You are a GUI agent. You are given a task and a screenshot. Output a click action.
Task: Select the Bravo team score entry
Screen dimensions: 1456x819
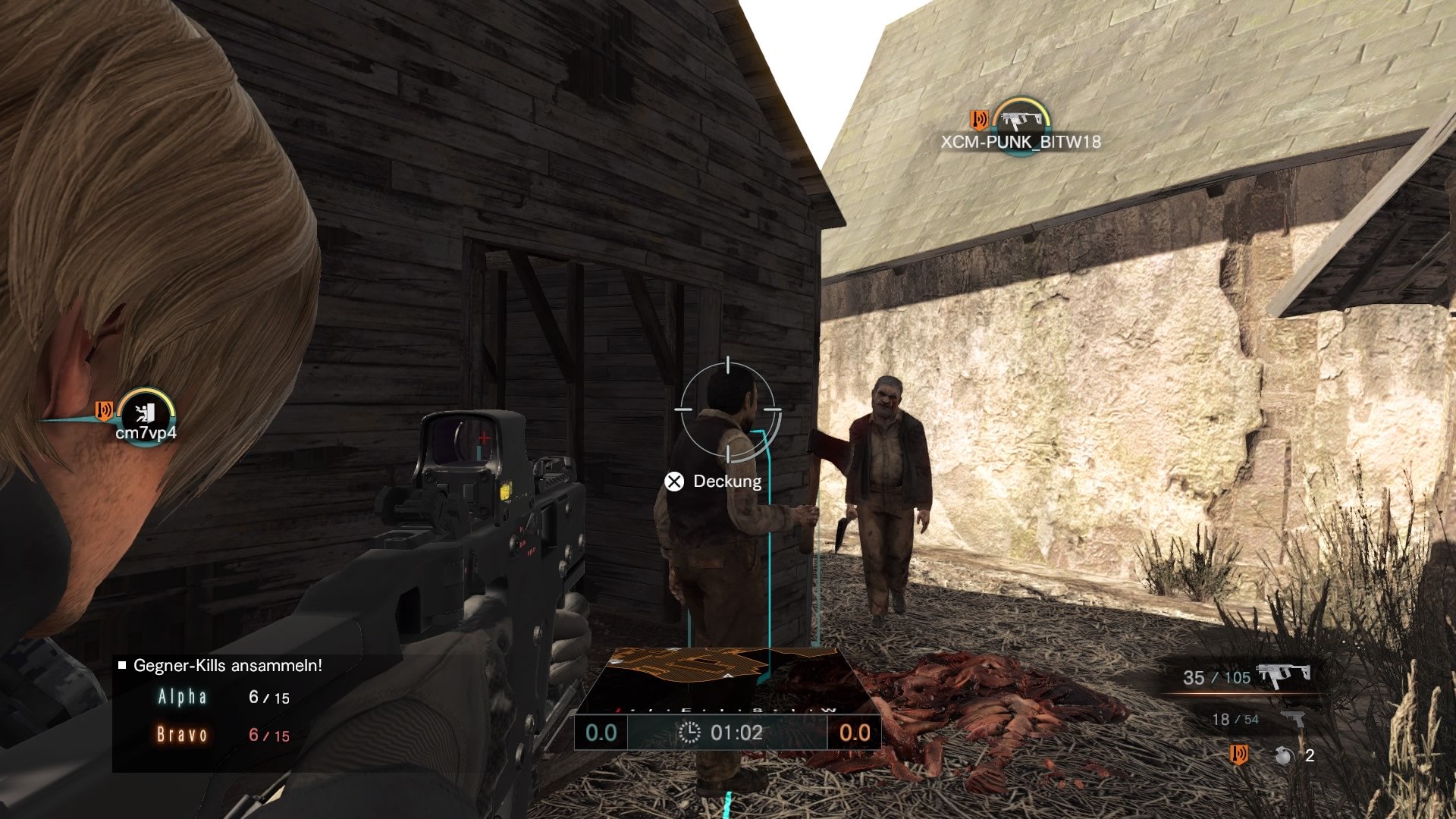point(212,734)
